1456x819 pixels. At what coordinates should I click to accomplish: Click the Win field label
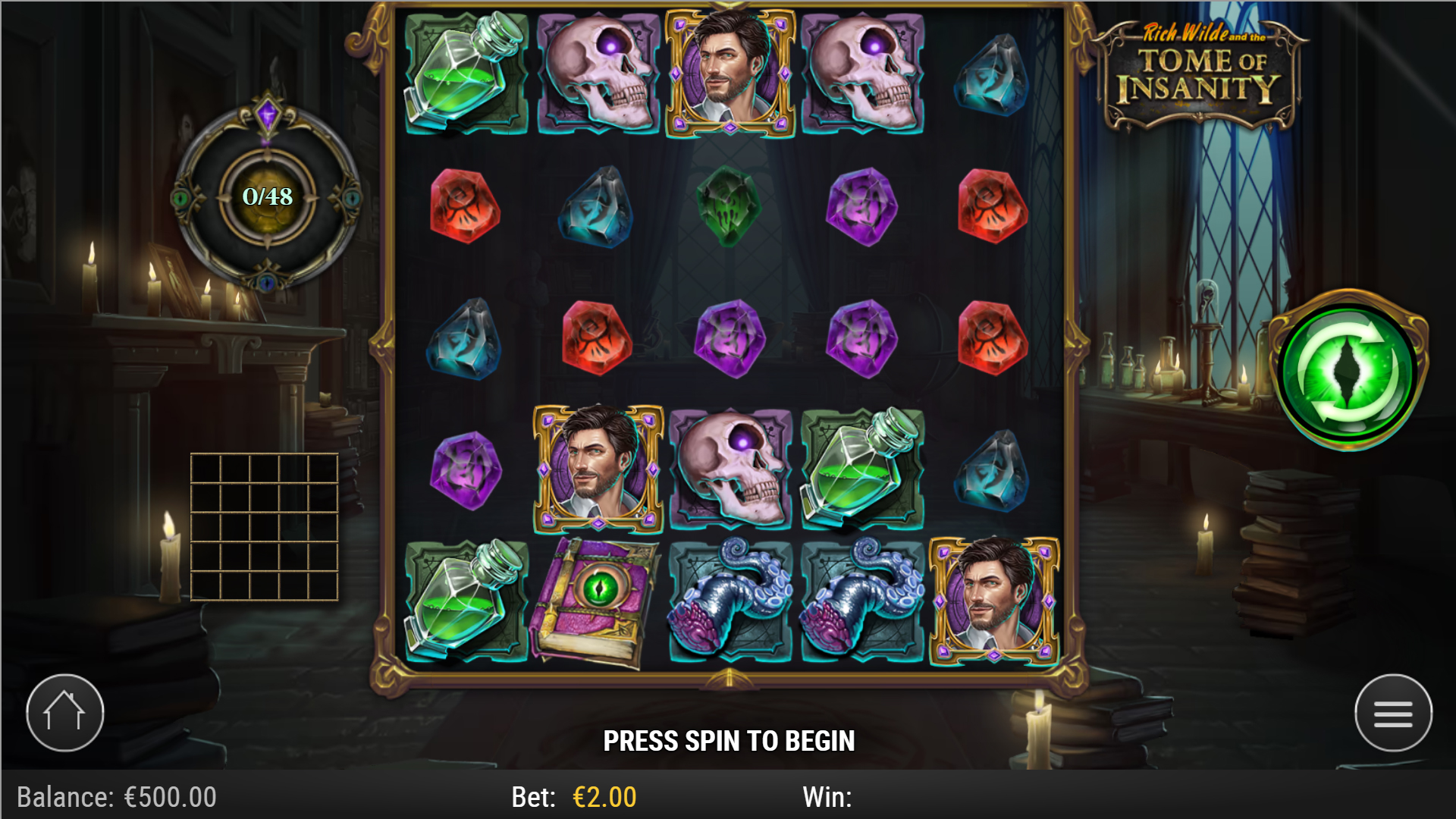point(828,796)
